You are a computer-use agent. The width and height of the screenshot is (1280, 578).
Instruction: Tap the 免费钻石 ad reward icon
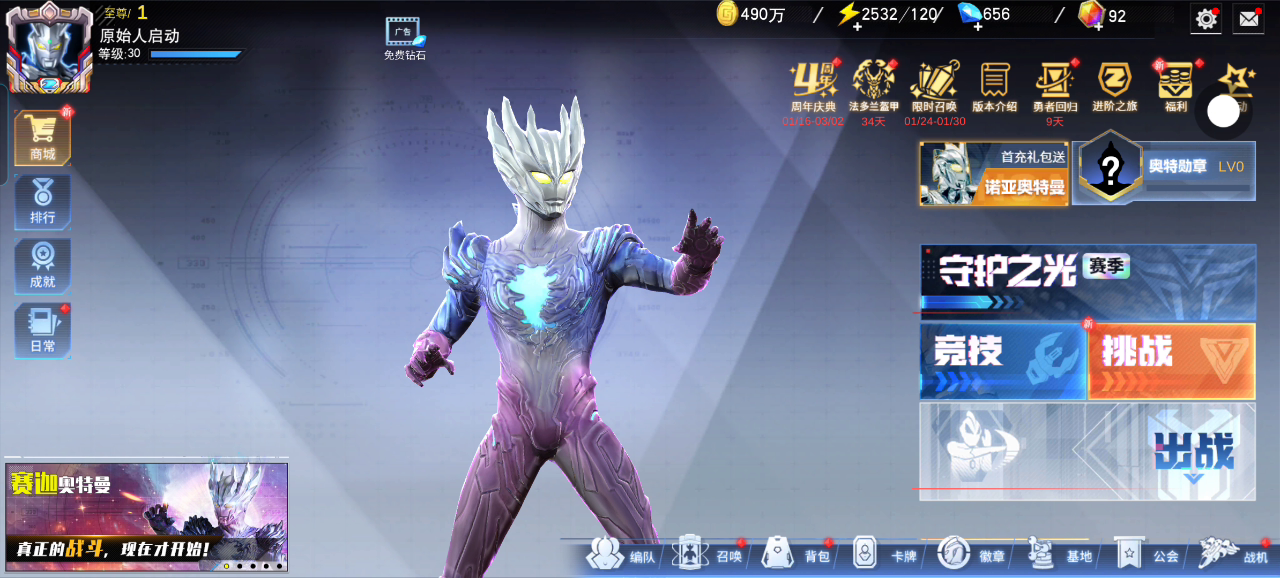pyautogui.click(x=405, y=38)
